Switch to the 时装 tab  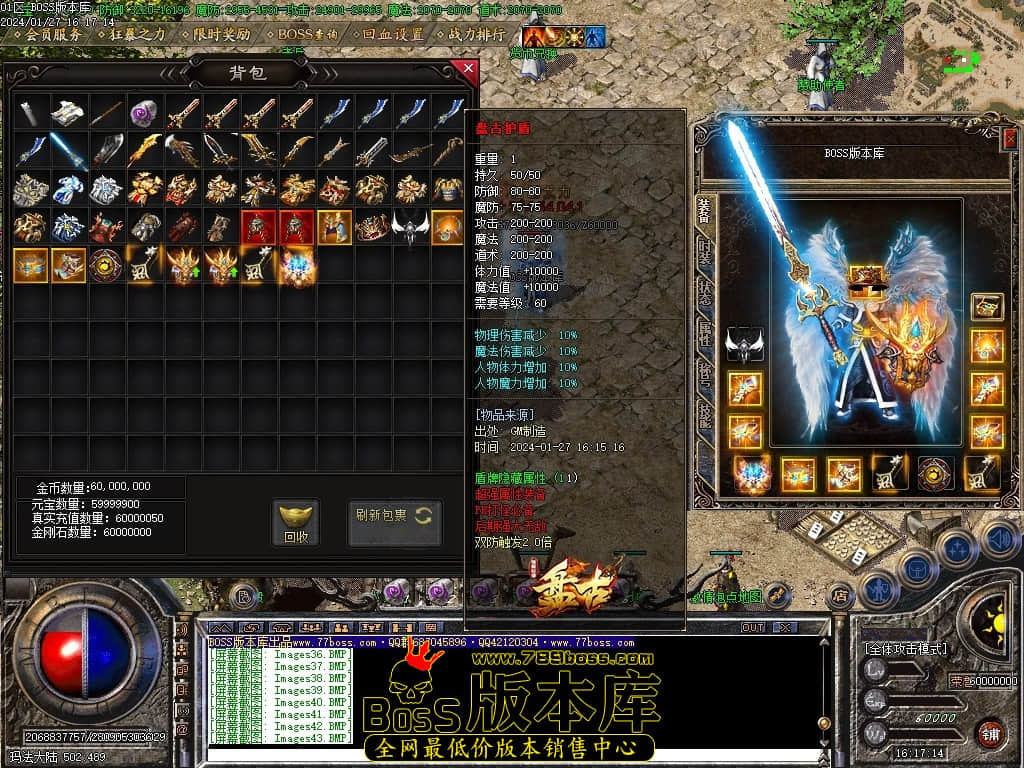(705, 250)
